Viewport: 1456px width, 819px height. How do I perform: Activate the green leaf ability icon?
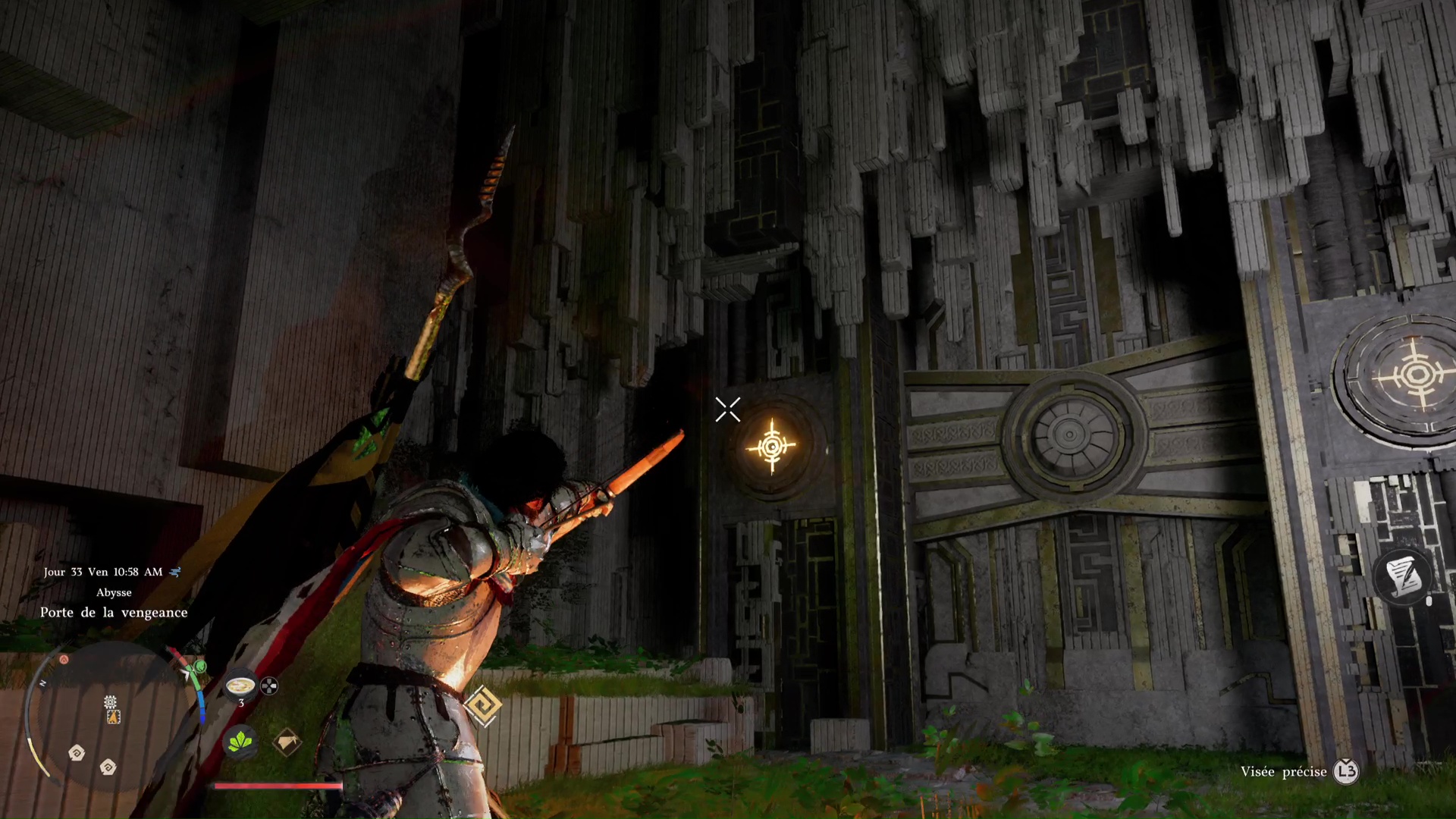240,742
